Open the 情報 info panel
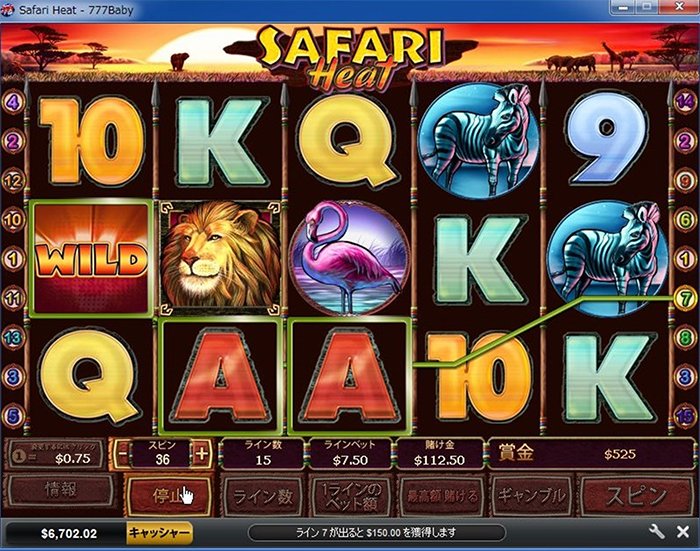The height and width of the screenshot is (551, 700). pyautogui.click(x=59, y=491)
